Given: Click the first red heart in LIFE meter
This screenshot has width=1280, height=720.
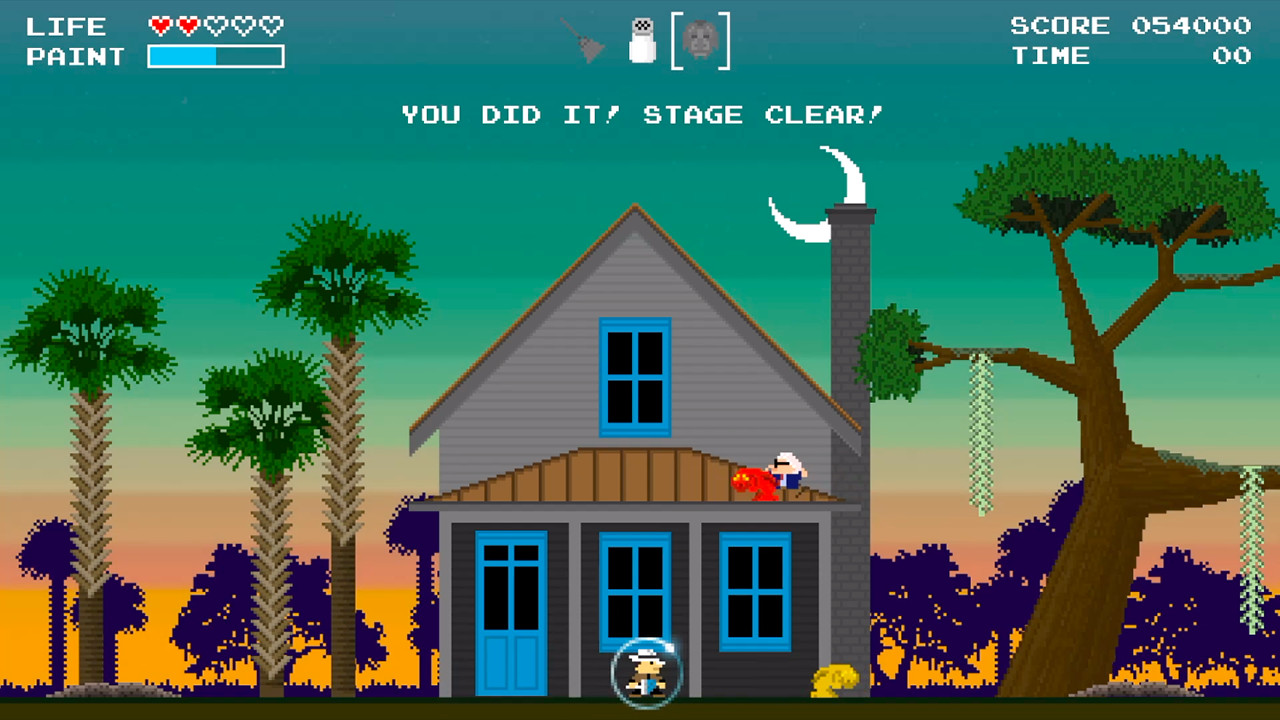Looking at the screenshot, I should tap(160, 26).
